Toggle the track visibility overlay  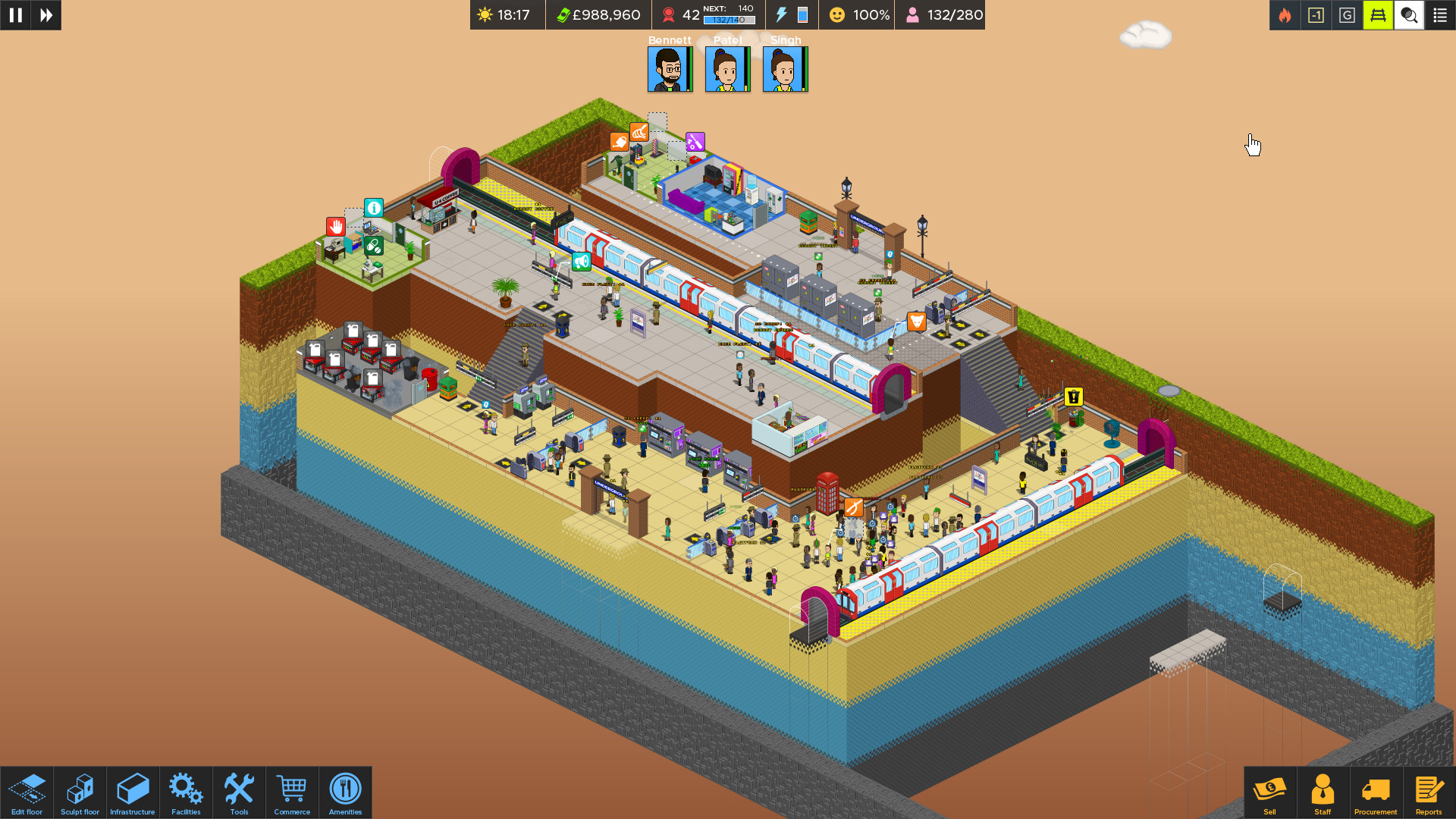coord(1378,15)
